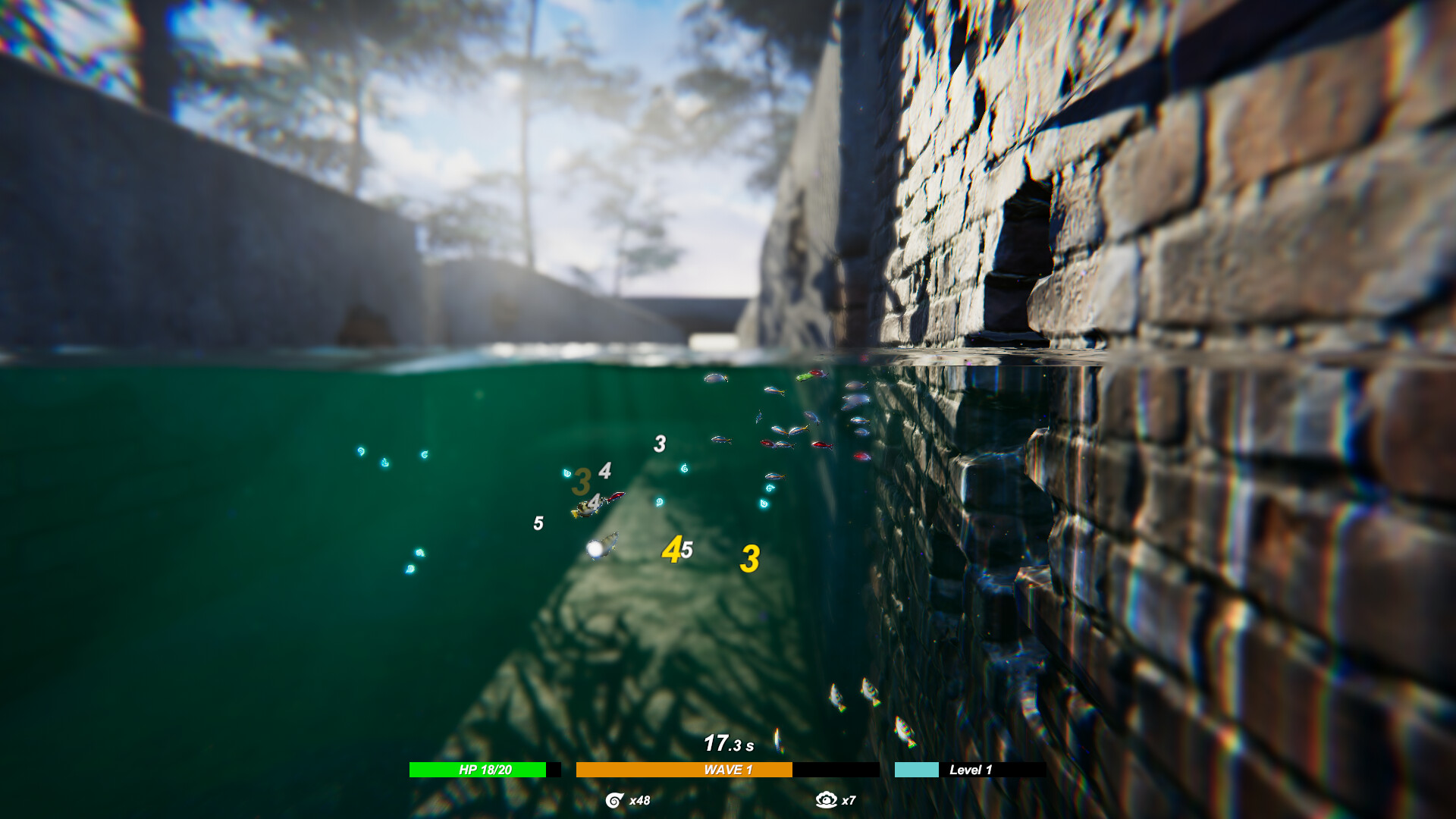Collect the shell pickup left of the pufferfish
This screenshot has height=819, width=1456.
tap(566, 473)
